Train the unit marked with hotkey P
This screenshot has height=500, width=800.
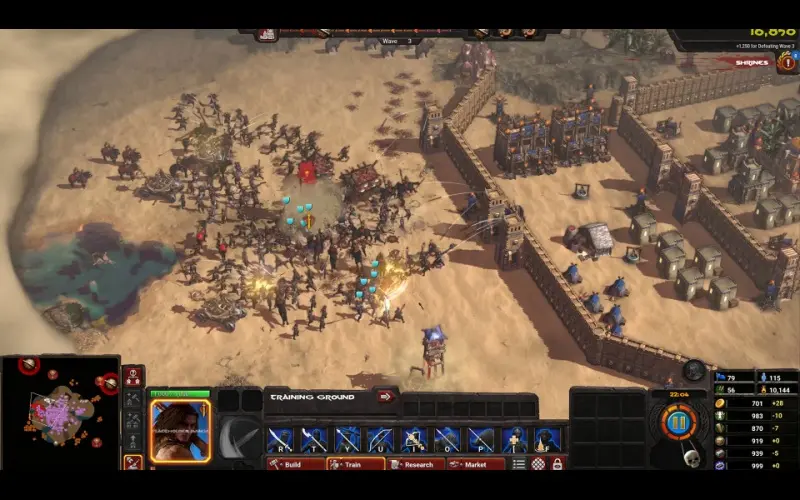pos(481,439)
